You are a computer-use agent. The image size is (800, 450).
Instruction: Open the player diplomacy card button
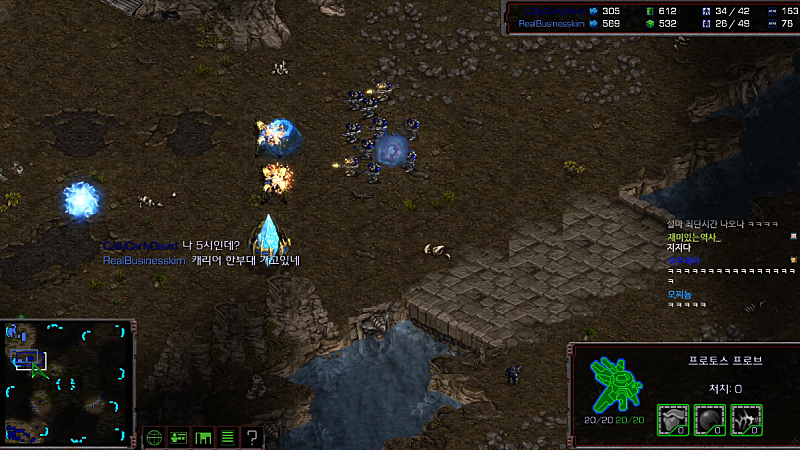coord(179,437)
